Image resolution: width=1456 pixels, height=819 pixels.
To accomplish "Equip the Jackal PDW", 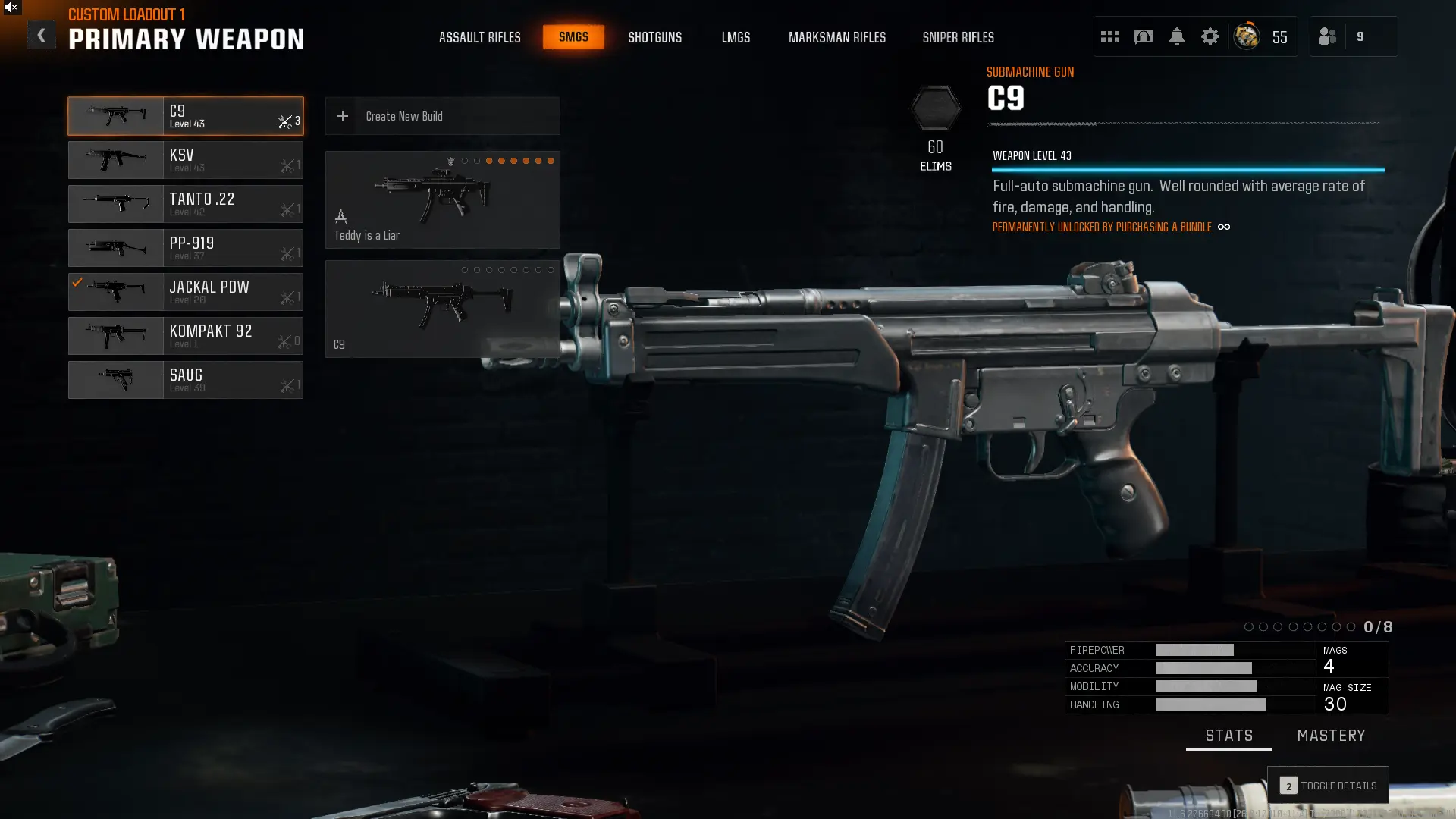I will point(186,292).
